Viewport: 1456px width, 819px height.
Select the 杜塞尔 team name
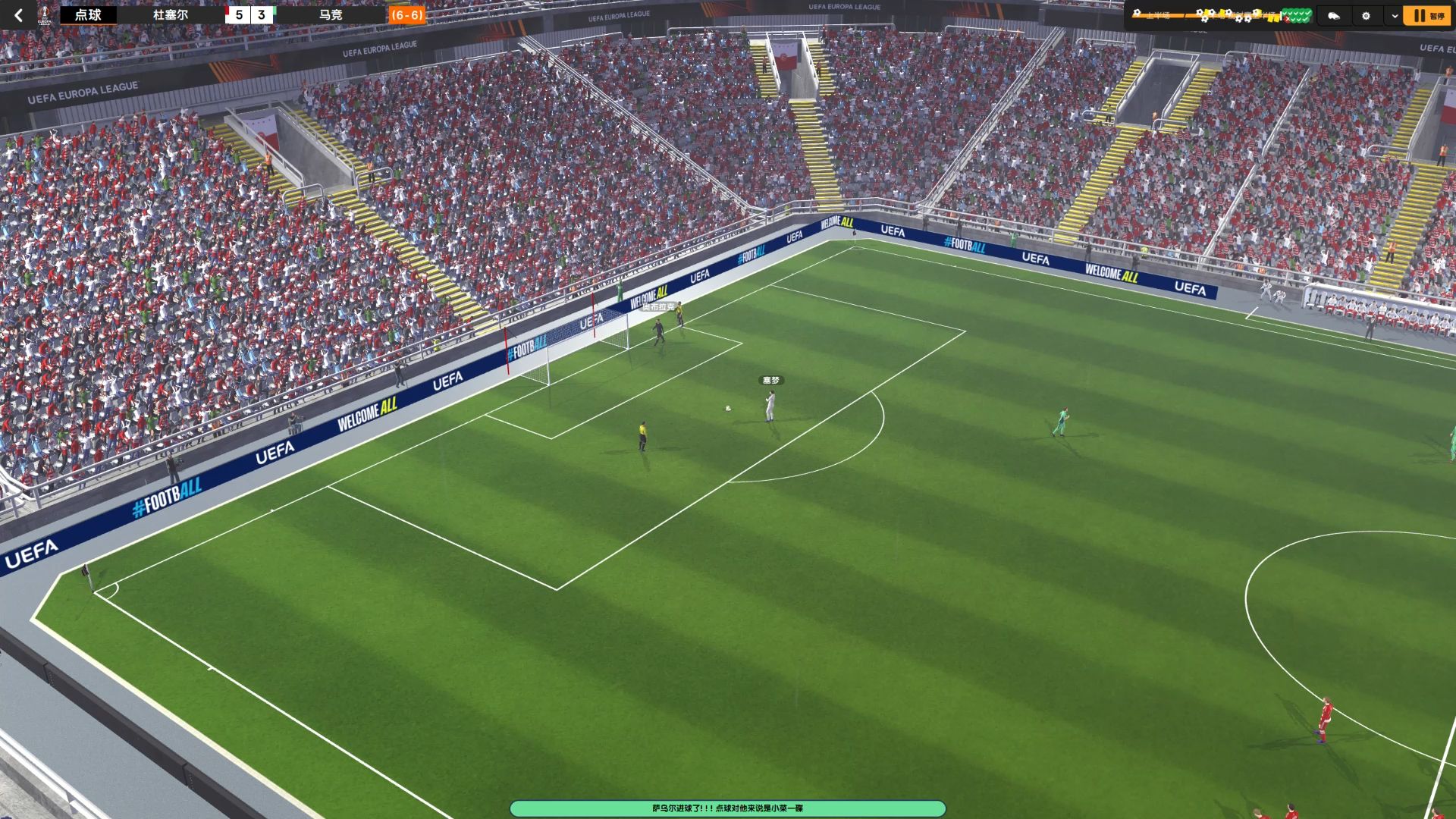(170, 15)
